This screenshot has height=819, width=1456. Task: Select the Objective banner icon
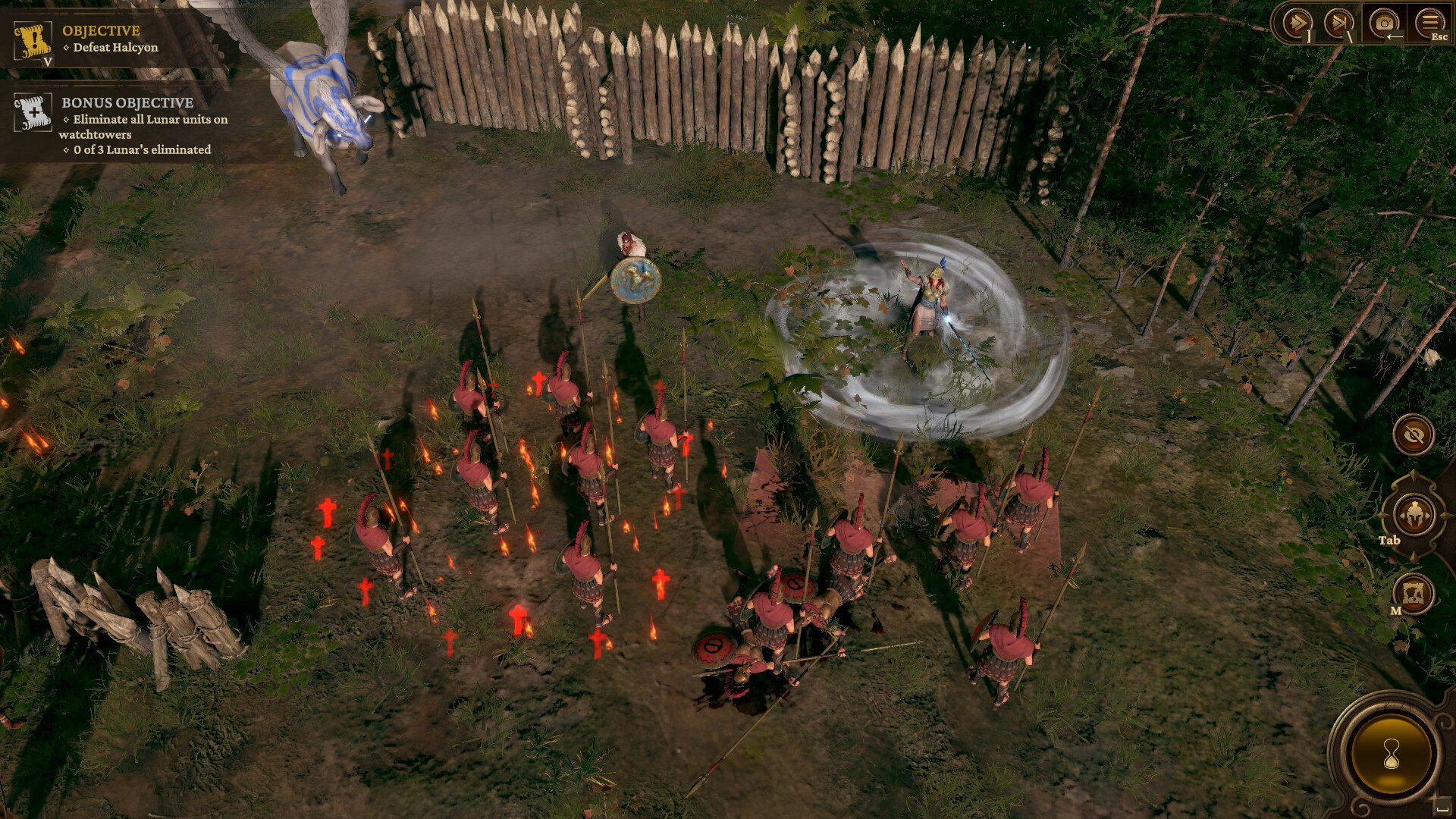(33, 41)
